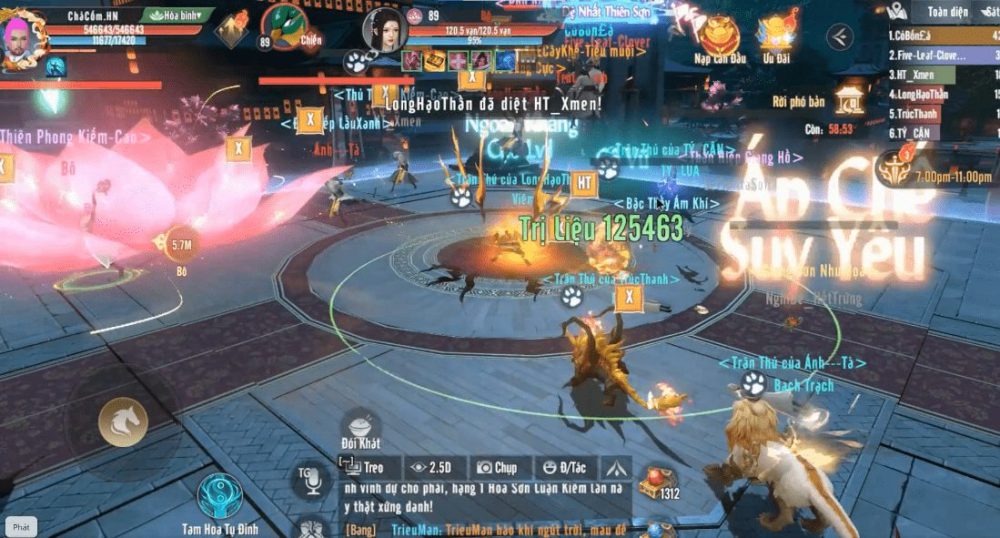This screenshot has height=538, width=1000.
Task: Open ChảCốm.HN player portrait
Action: click(x=22, y=39)
